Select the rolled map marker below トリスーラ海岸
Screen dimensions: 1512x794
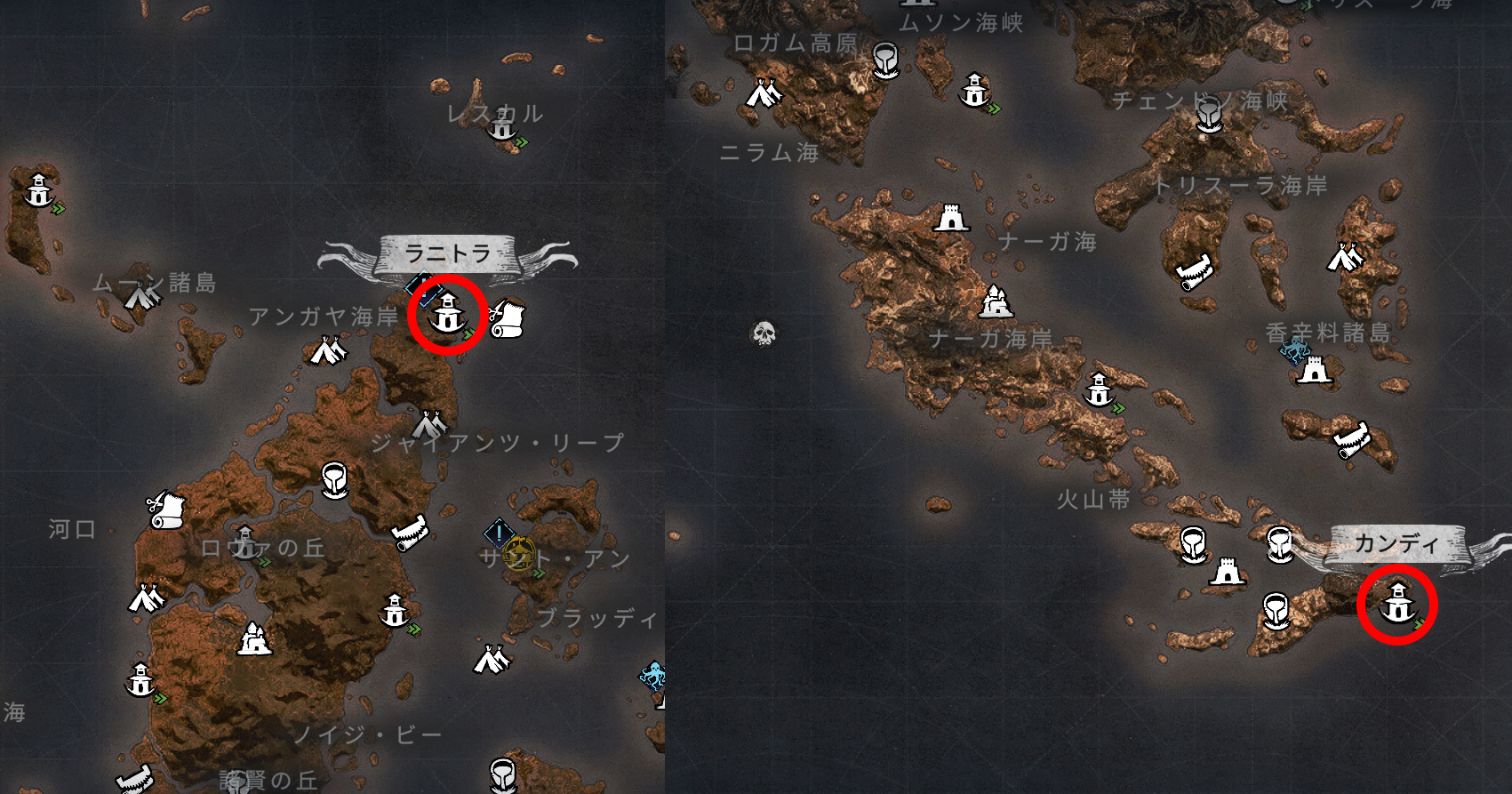(1195, 271)
